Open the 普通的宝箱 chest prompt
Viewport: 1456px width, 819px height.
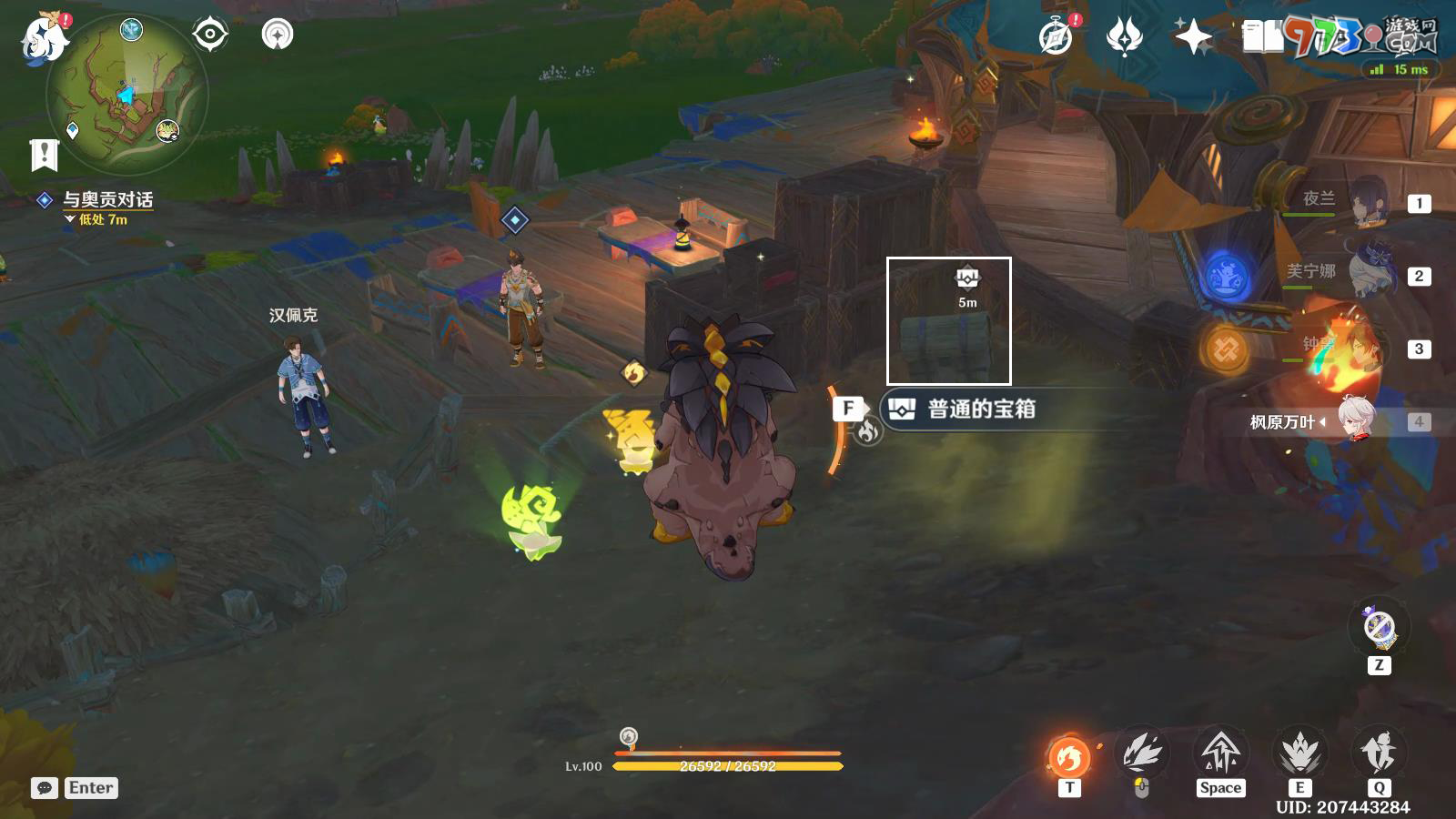pyautogui.click(x=981, y=409)
